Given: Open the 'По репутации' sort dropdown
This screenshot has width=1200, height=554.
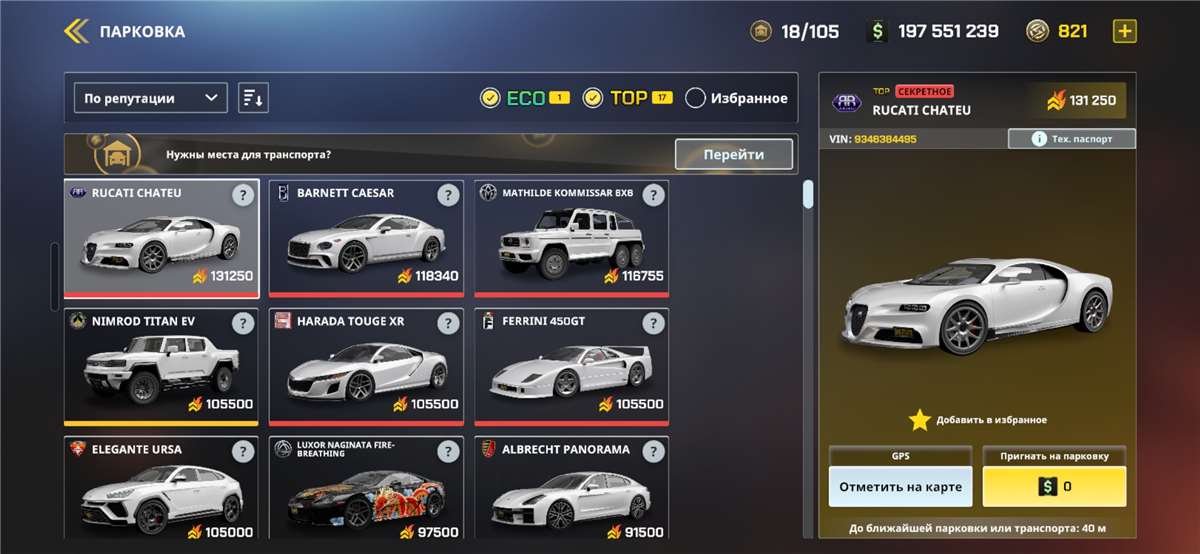Looking at the screenshot, I should [151, 98].
